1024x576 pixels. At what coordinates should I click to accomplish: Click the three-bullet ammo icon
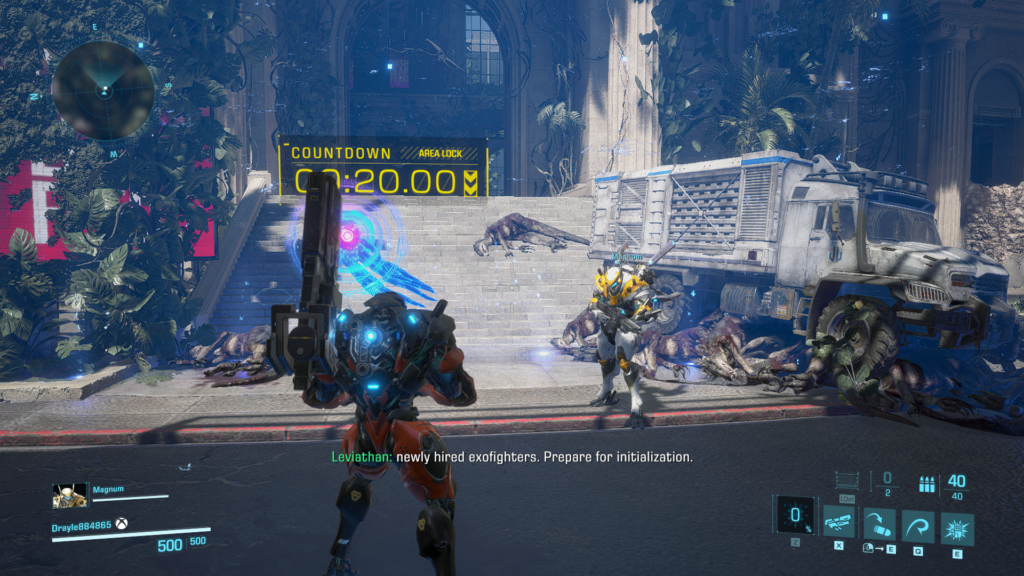tap(927, 485)
